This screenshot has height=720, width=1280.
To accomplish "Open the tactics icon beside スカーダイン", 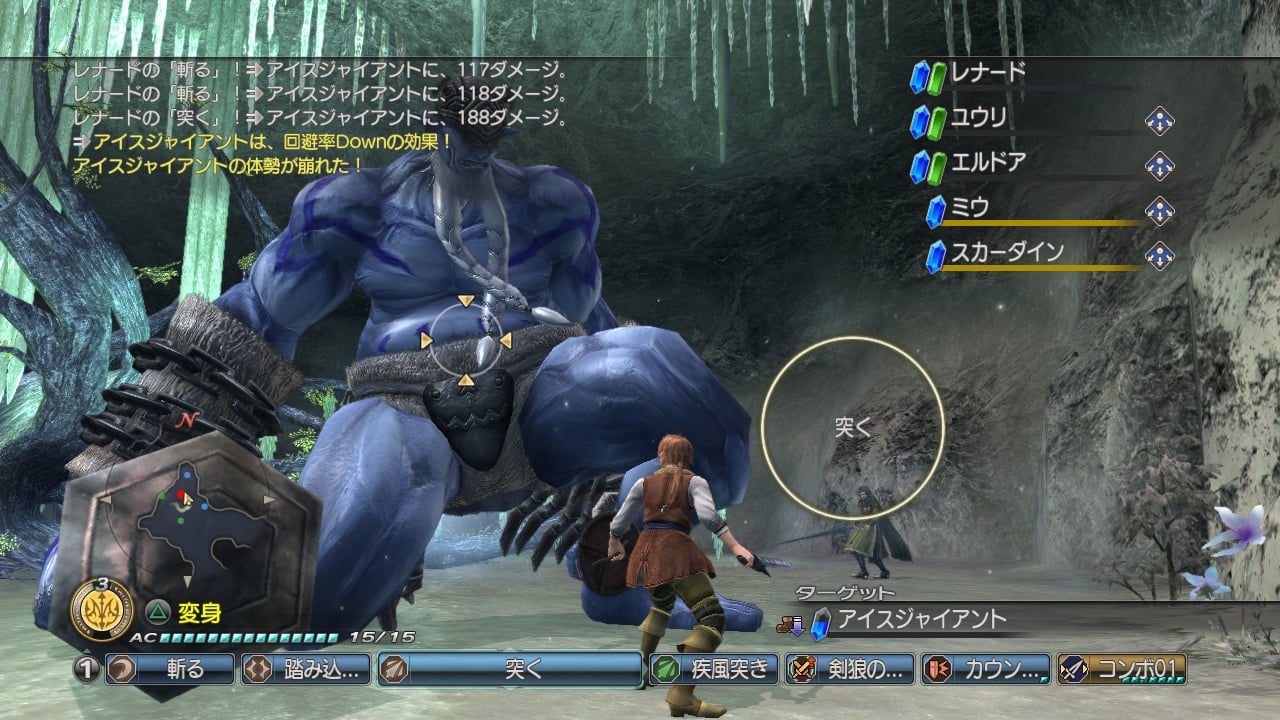I will (1159, 255).
